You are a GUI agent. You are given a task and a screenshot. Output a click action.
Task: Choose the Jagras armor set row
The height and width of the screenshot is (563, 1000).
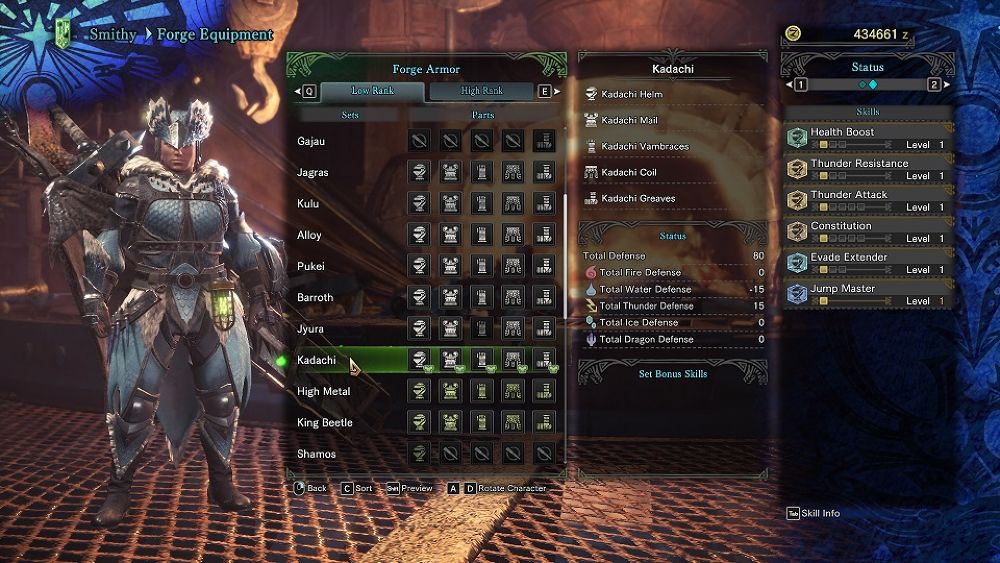click(312, 173)
